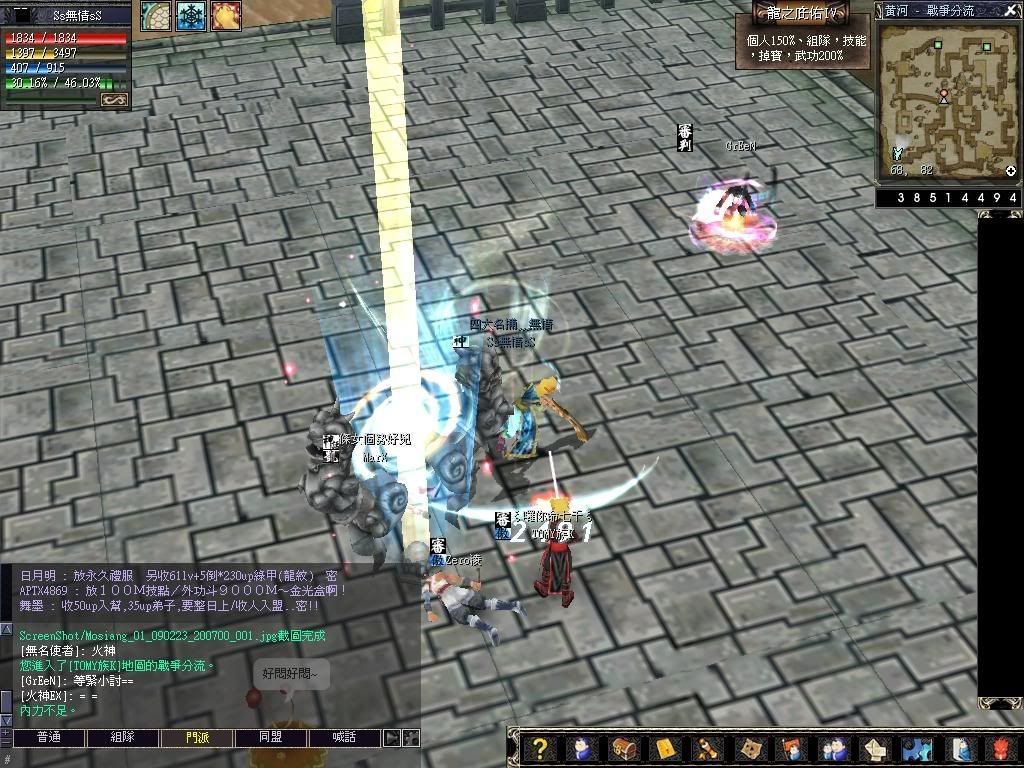This screenshot has height=768, width=1024.
Task: Select the snowflake buff icon
Action: pos(191,15)
